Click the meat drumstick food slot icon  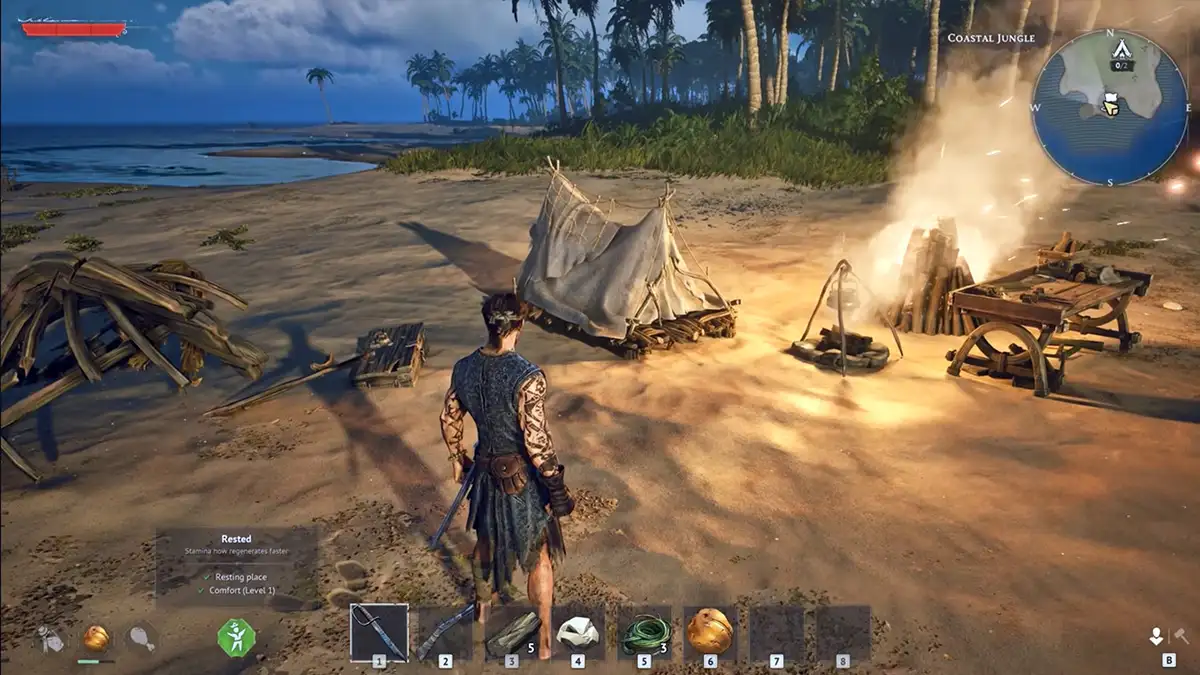142,638
